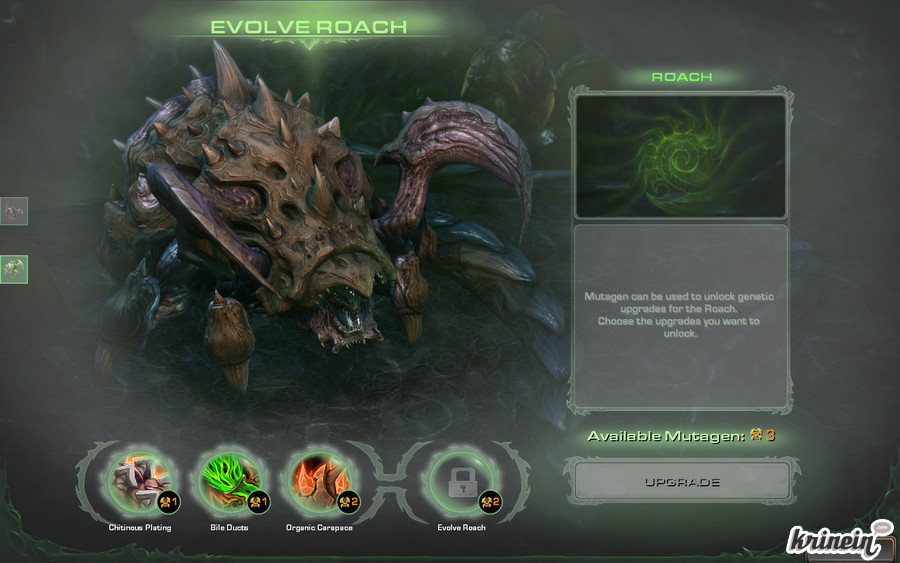Select the green-highlighted unit thumbnail
Screen dimensions: 900x563
(14, 268)
